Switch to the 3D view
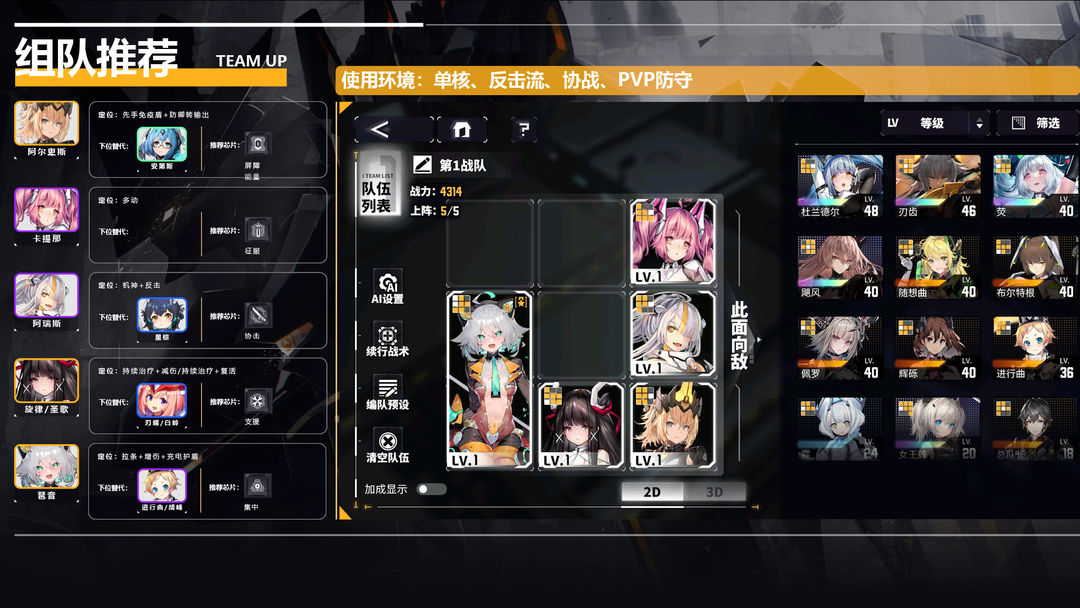Image resolution: width=1080 pixels, height=608 pixels. click(x=714, y=491)
